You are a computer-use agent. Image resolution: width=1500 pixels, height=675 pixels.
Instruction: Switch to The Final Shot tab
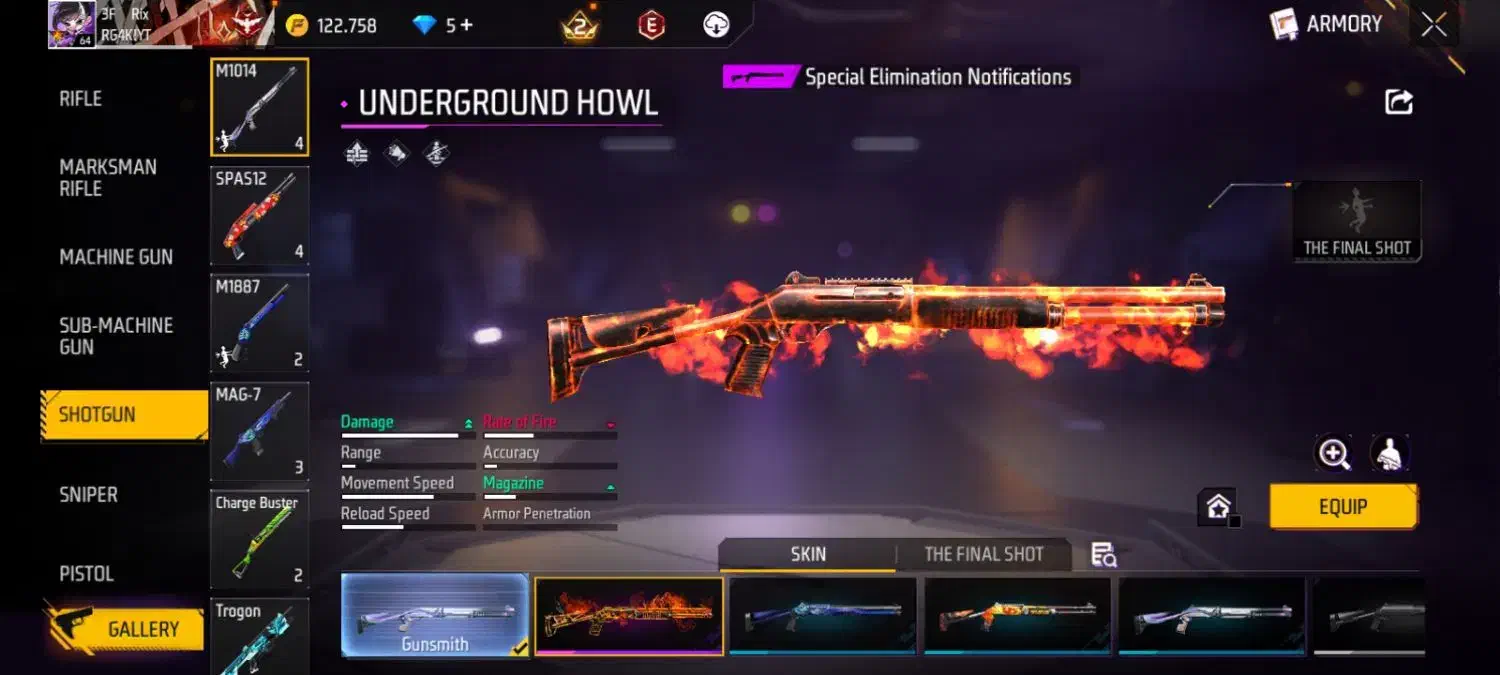click(x=983, y=554)
